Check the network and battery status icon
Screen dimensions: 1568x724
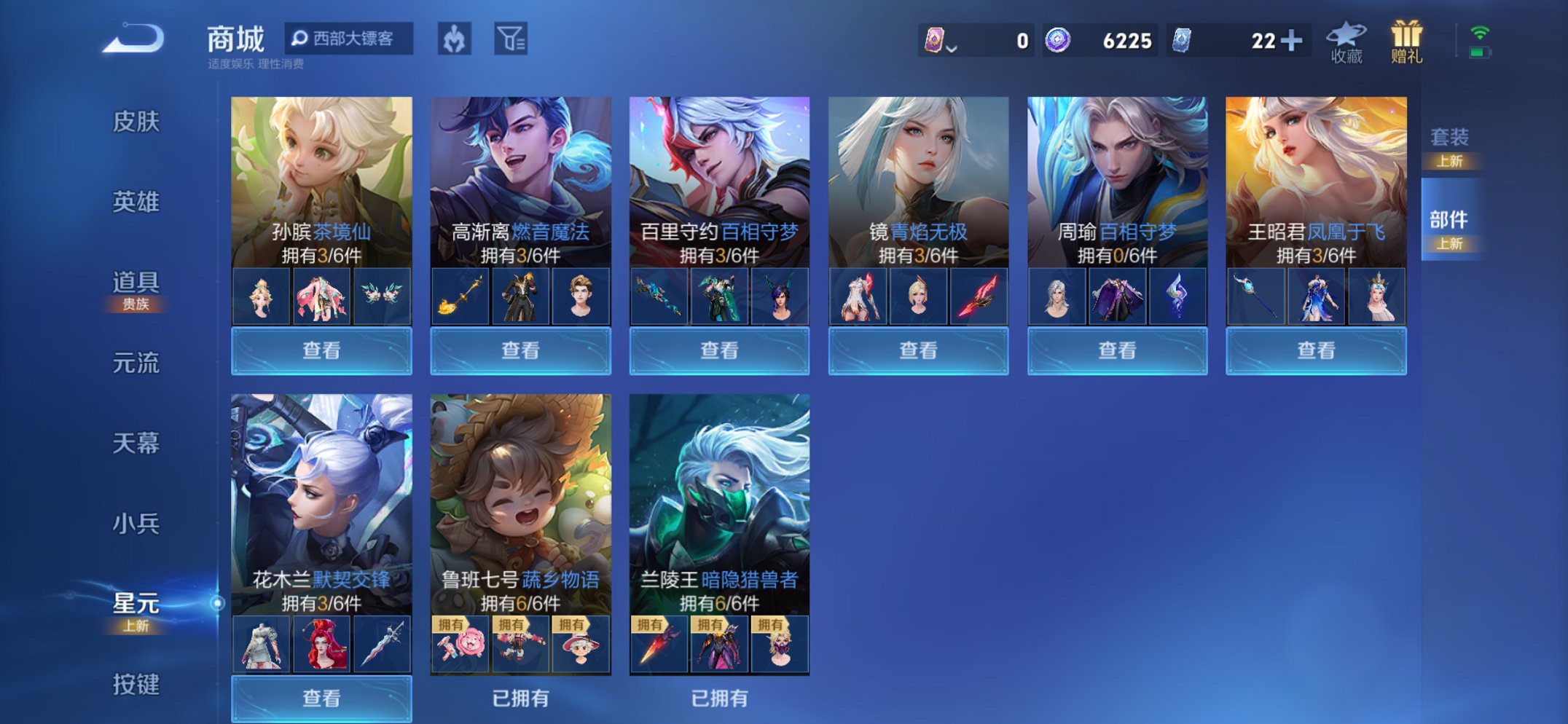pos(1481,42)
